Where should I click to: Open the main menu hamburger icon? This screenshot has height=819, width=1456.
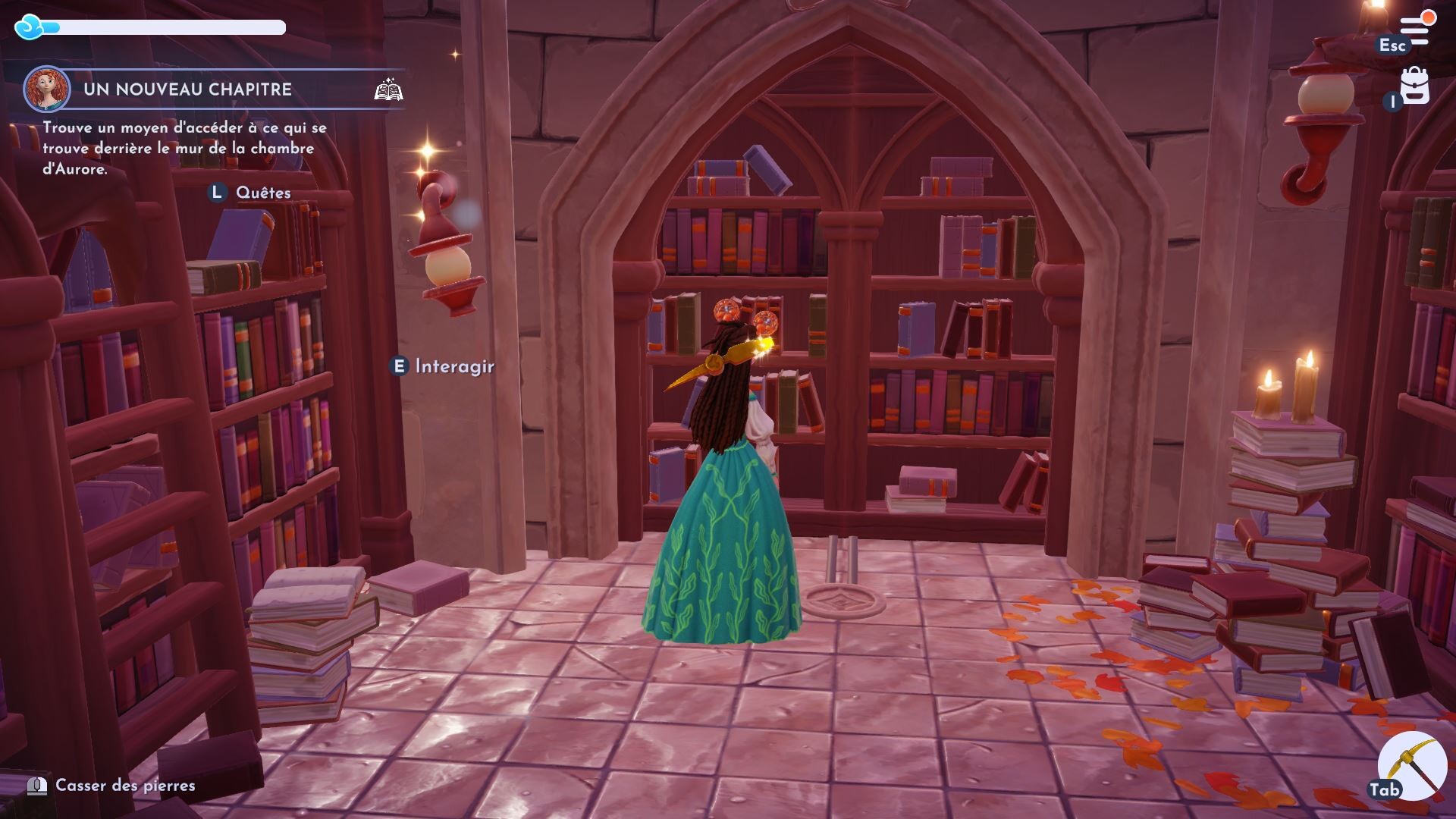[1414, 30]
